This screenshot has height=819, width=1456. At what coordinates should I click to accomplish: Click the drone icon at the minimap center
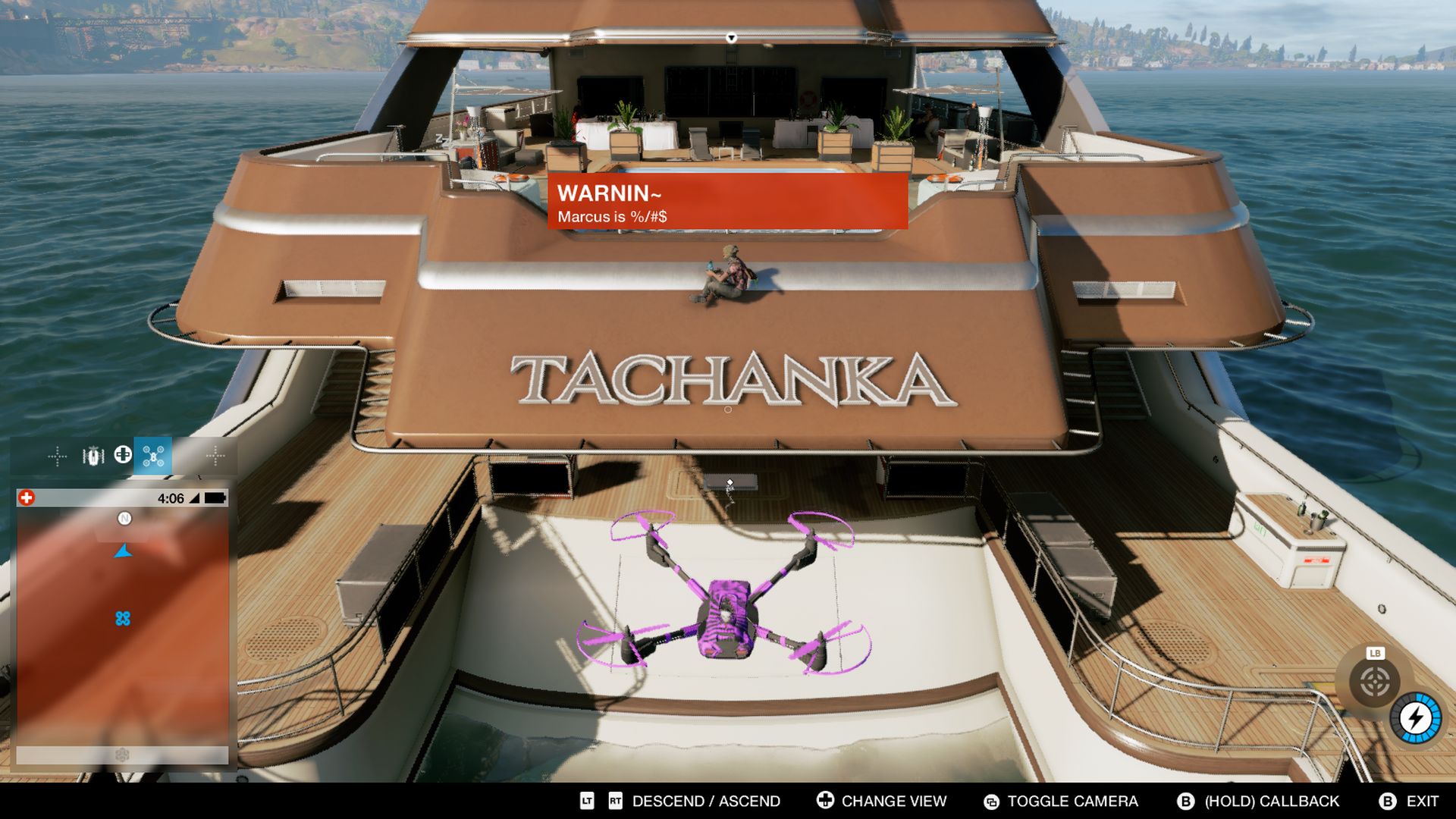124,618
